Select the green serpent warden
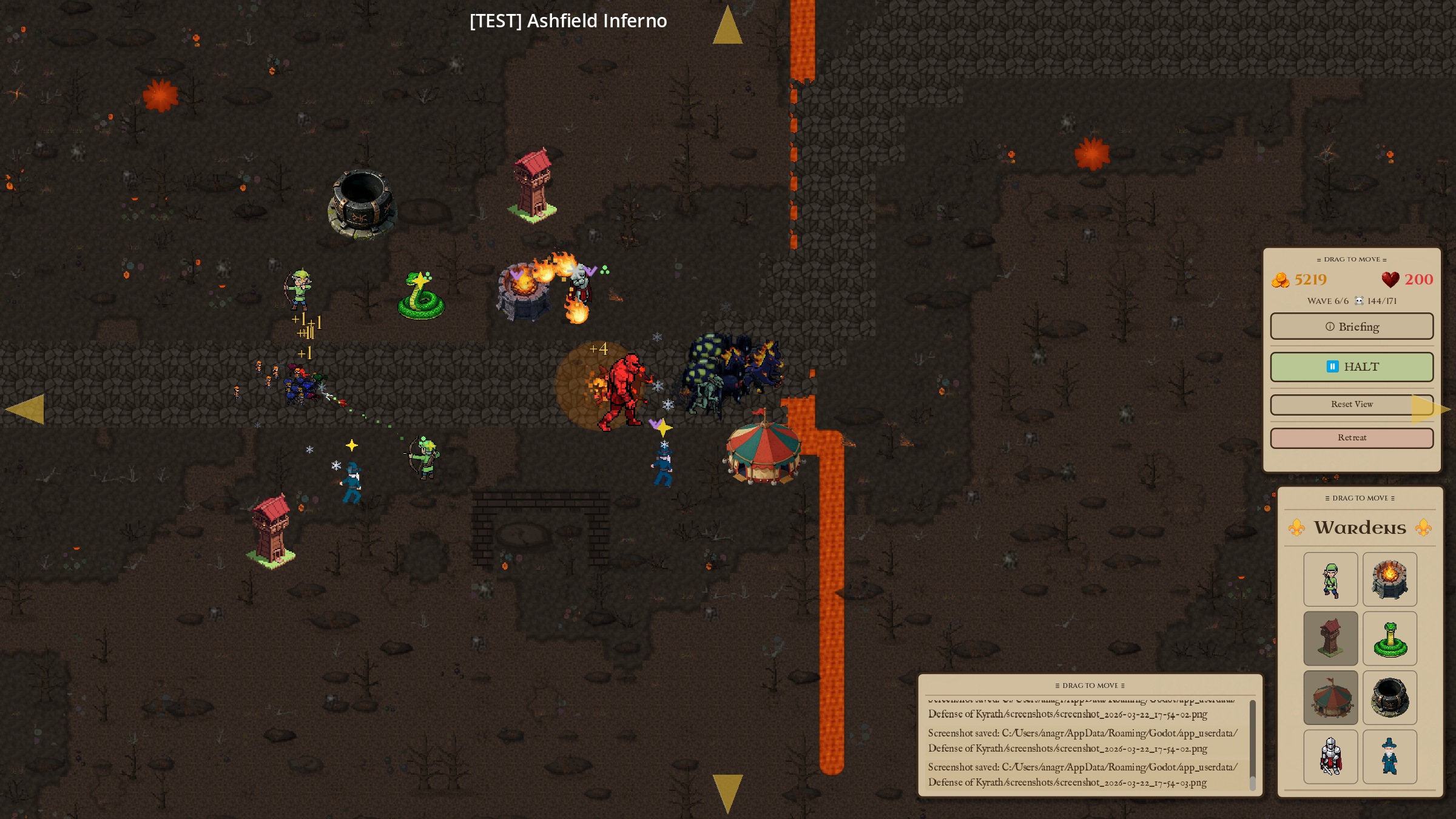Screen dimensions: 1456x819 pyautogui.click(x=1389, y=638)
